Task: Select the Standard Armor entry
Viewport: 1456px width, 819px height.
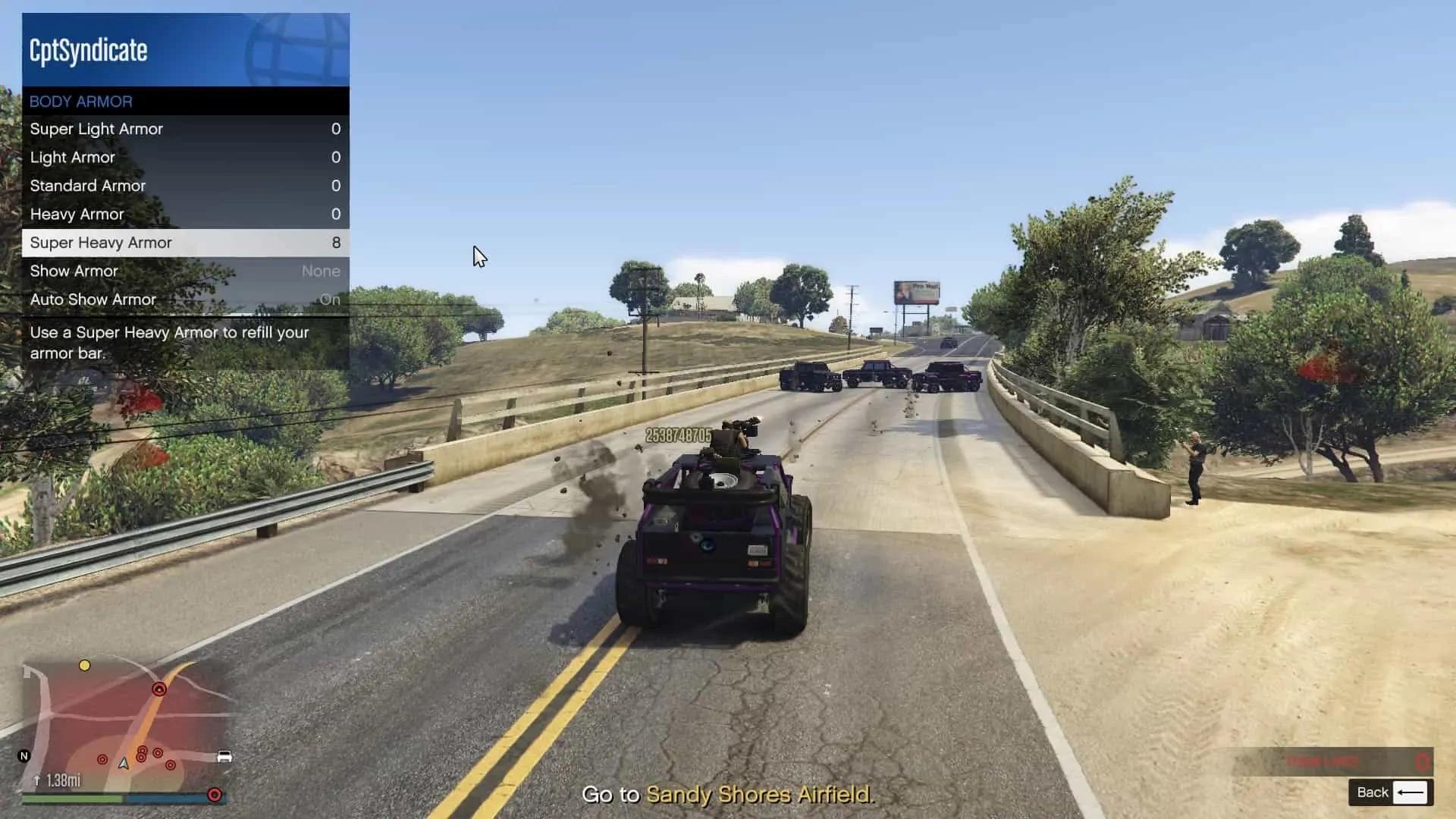Action: click(x=184, y=186)
